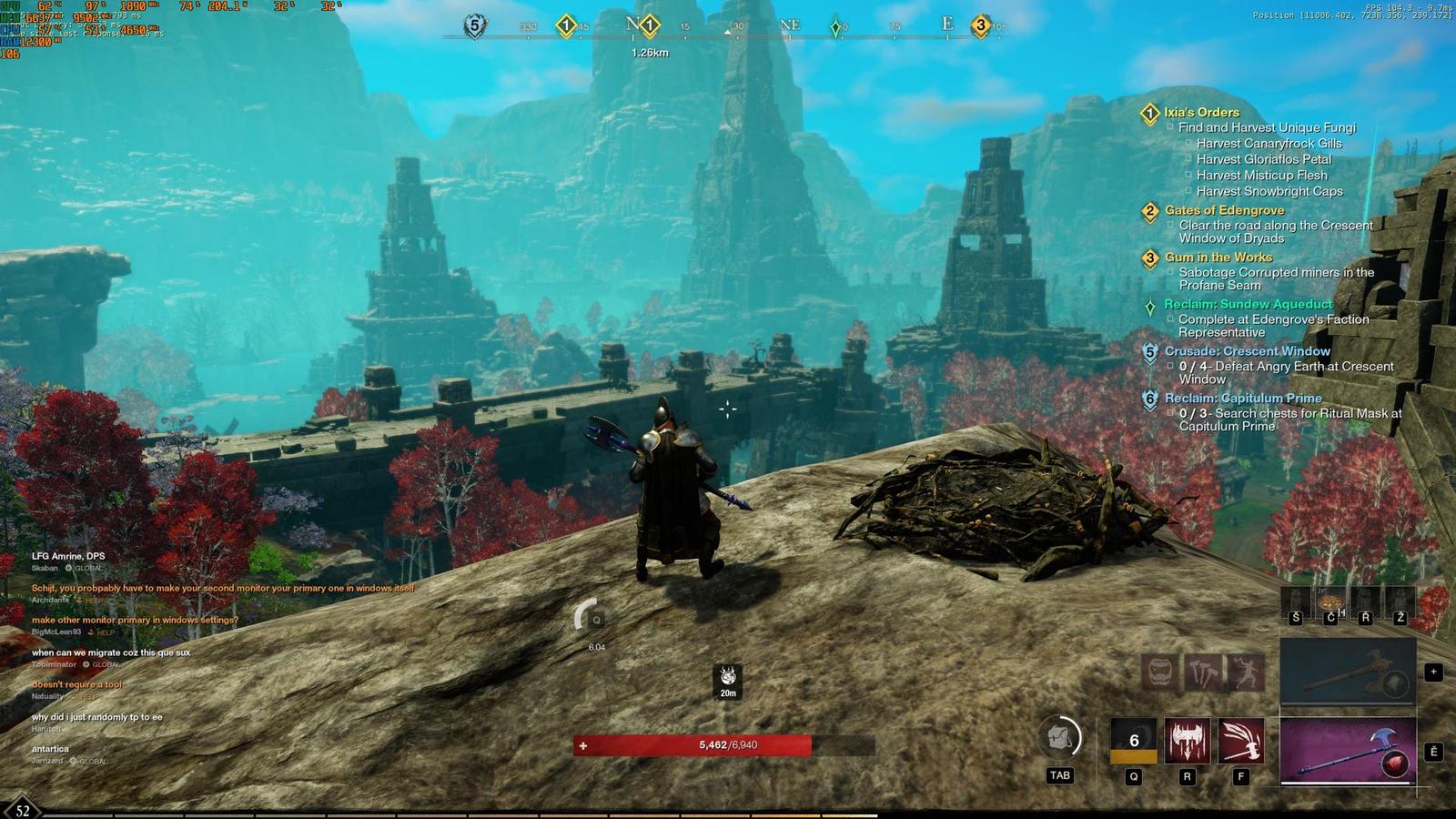Open the chat message from Archdante
Image resolution: width=1456 pixels, height=819 pixels.
click(222, 589)
